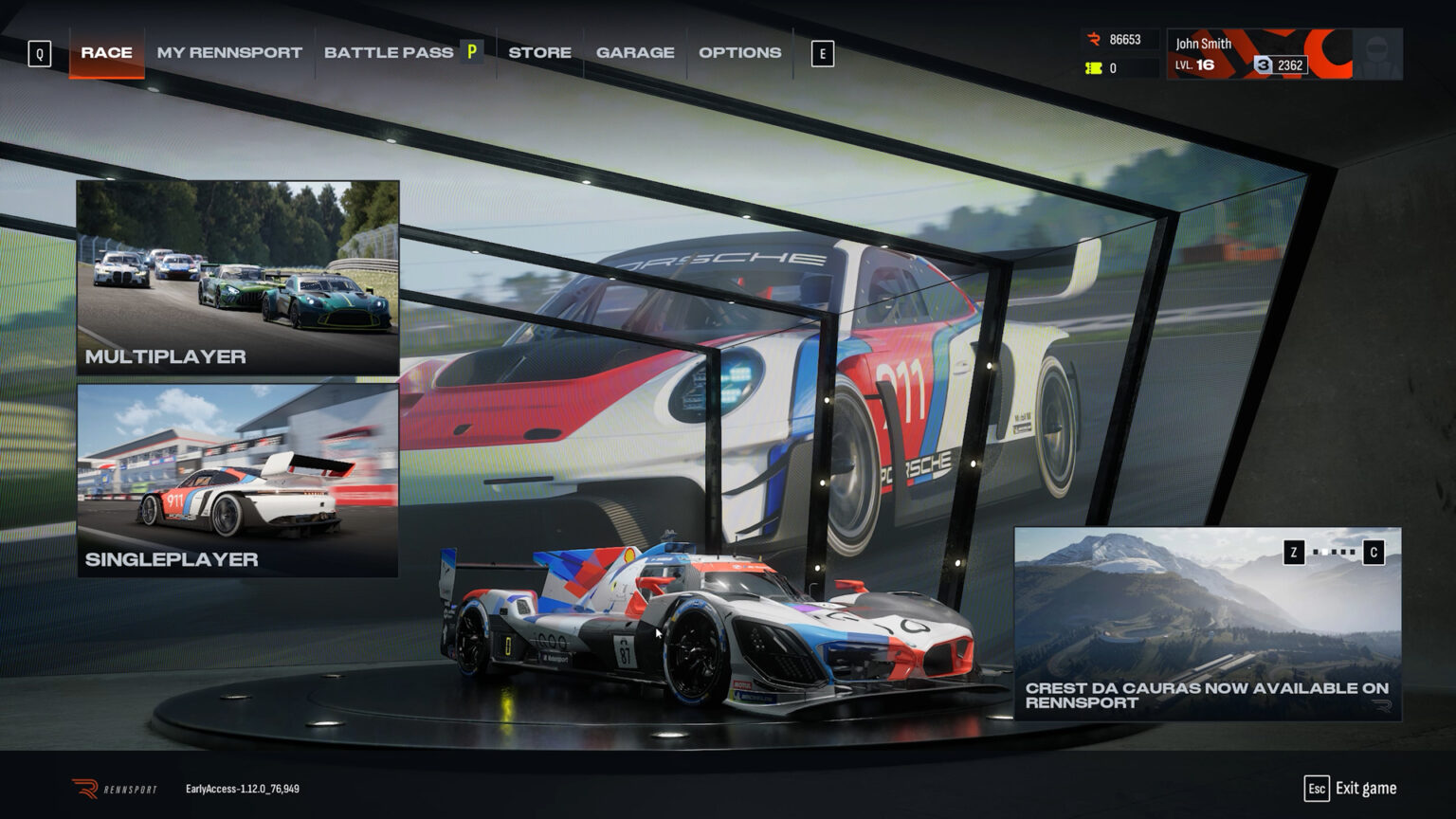Click the C button to advance the news carousel
The image size is (1456, 819).
(x=1374, y=552)
